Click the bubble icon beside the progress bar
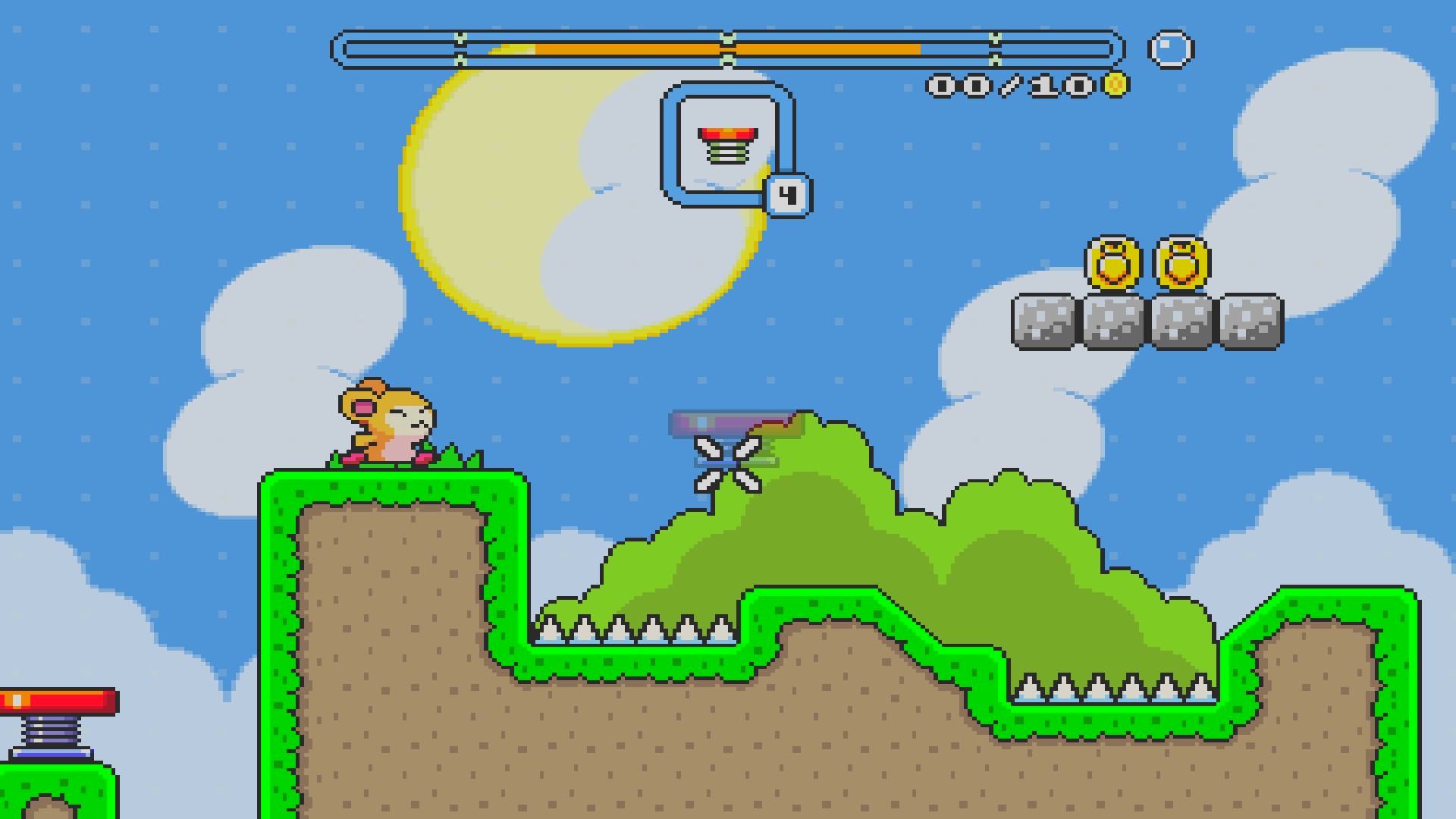 pyautogui.click(x=1171, y=50)
